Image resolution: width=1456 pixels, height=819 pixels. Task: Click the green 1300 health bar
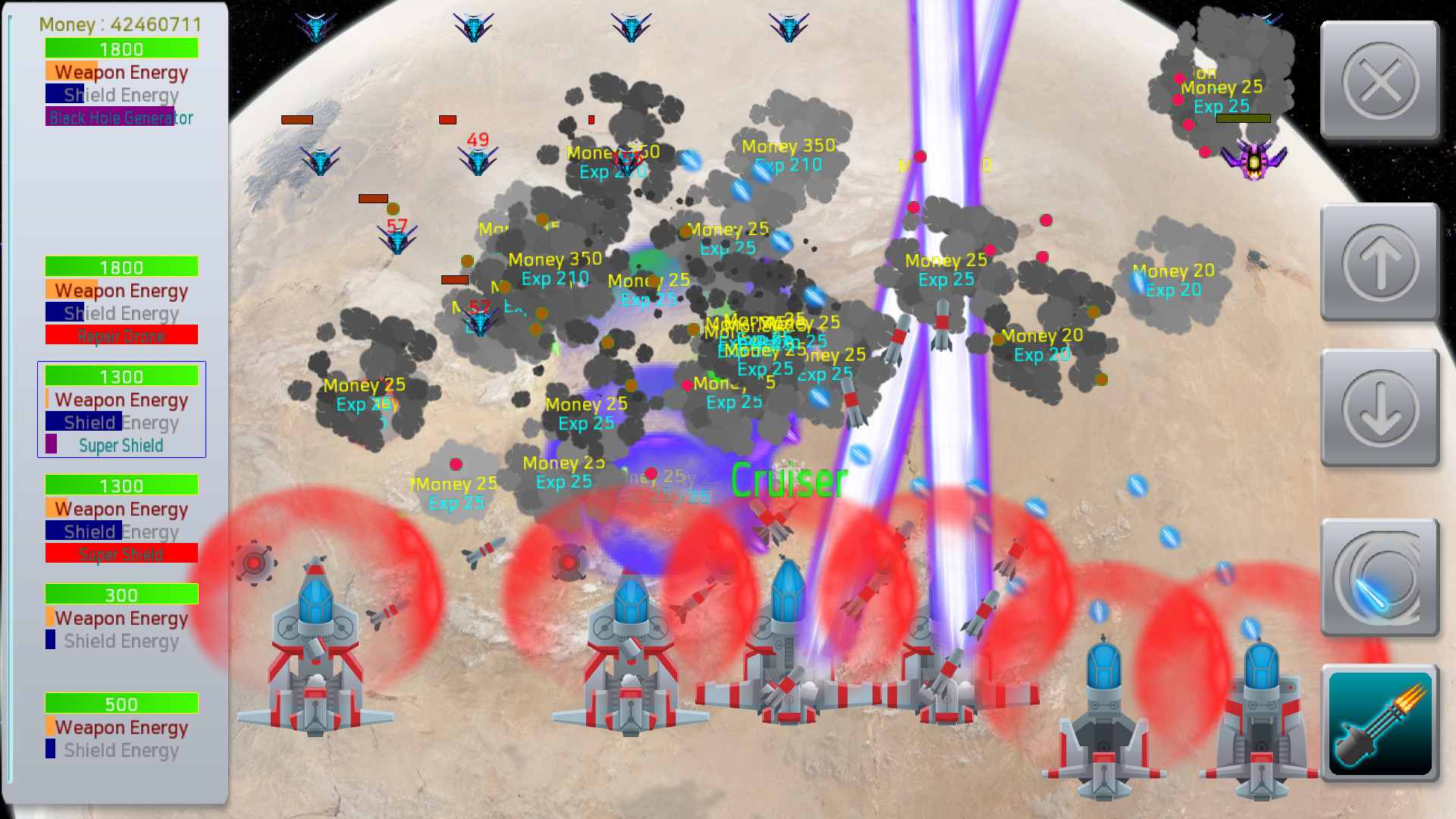pos(121,375)
